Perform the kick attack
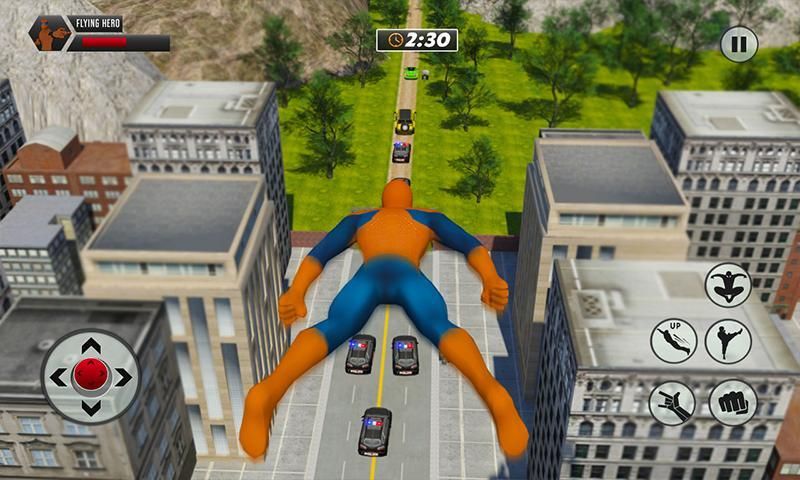 (x=728, y=341)
